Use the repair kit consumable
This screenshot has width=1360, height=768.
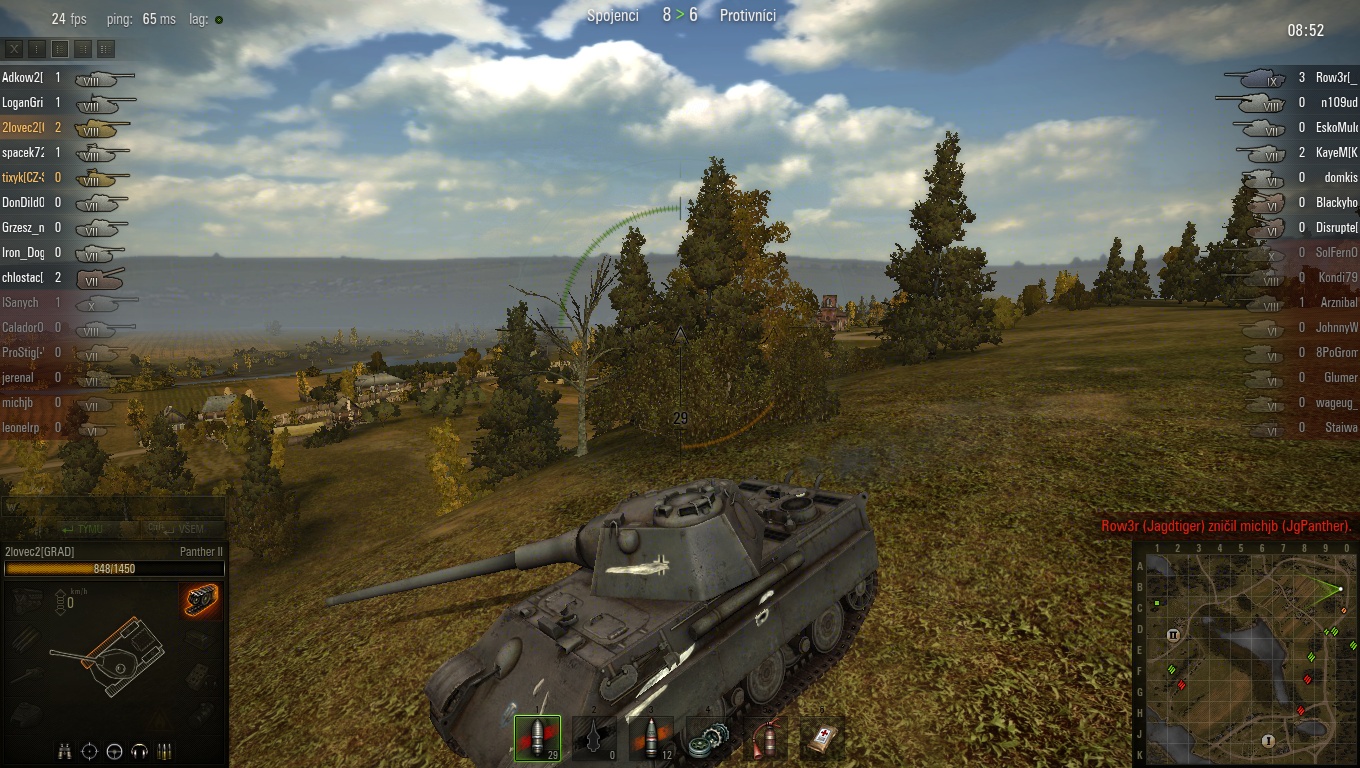coord(708,738)
